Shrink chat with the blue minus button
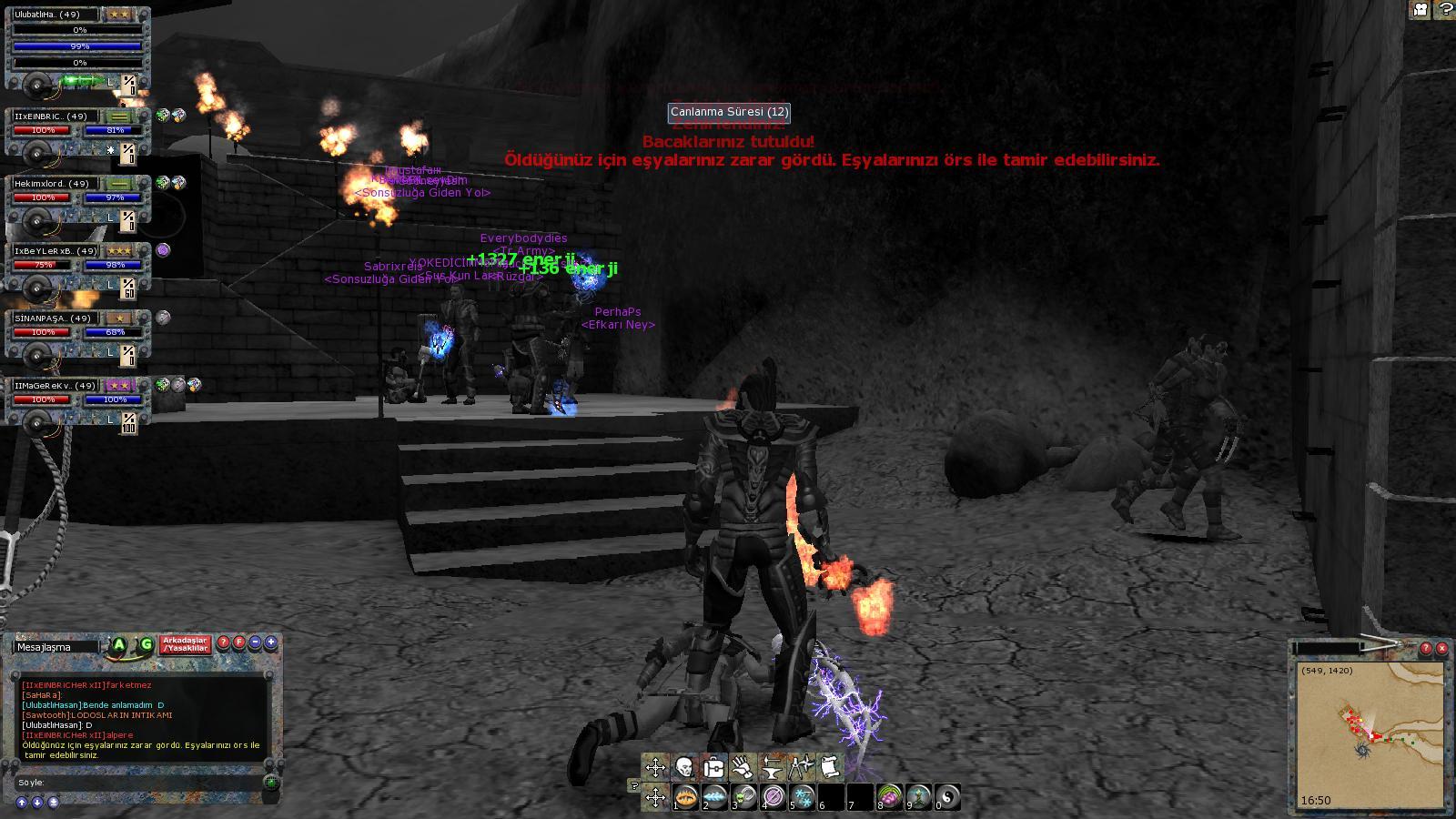The height and width of the screenshot is (819, 1456). (x=256, y=642)
